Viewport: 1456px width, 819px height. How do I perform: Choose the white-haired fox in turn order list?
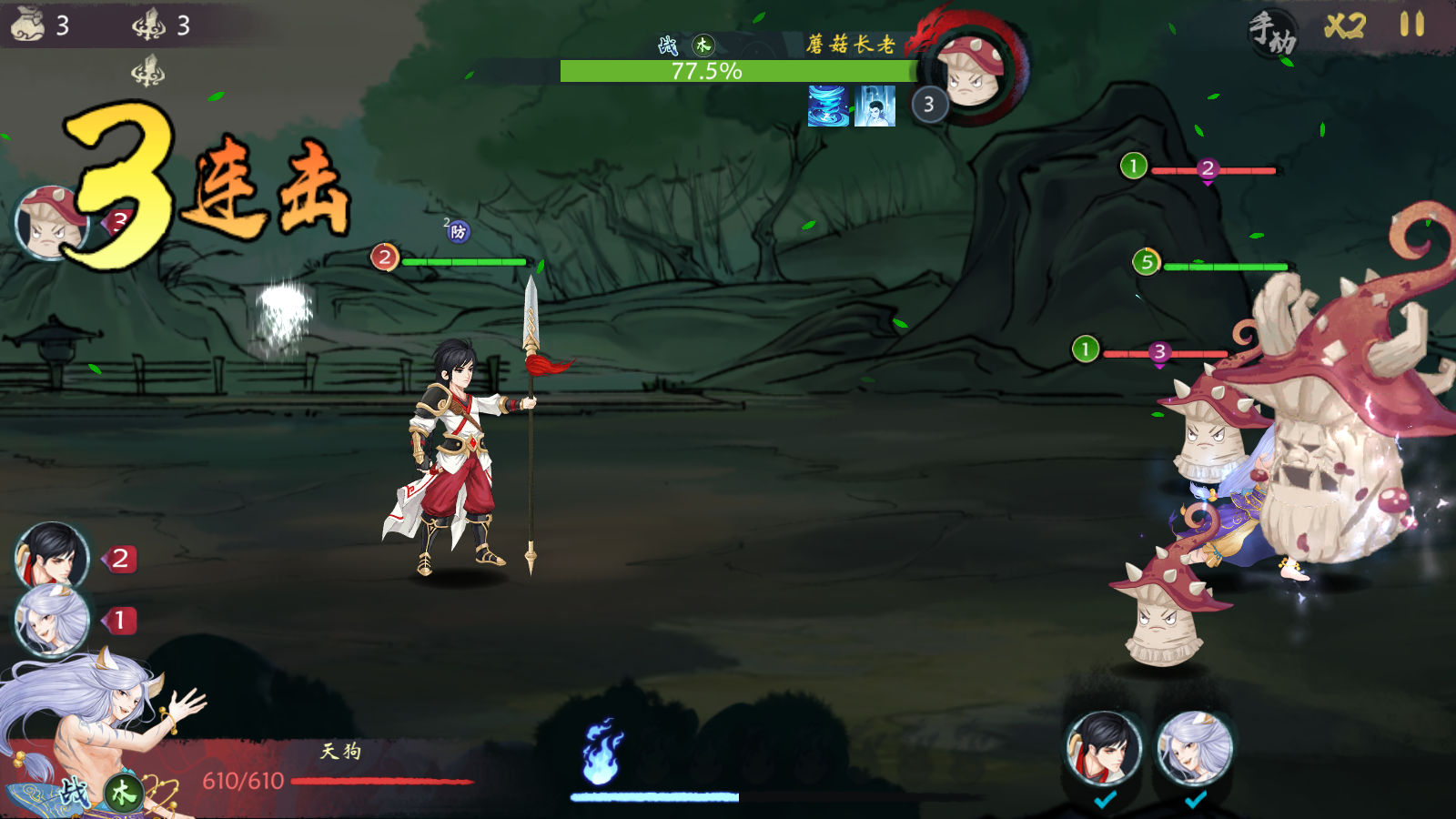pos(52,621)
